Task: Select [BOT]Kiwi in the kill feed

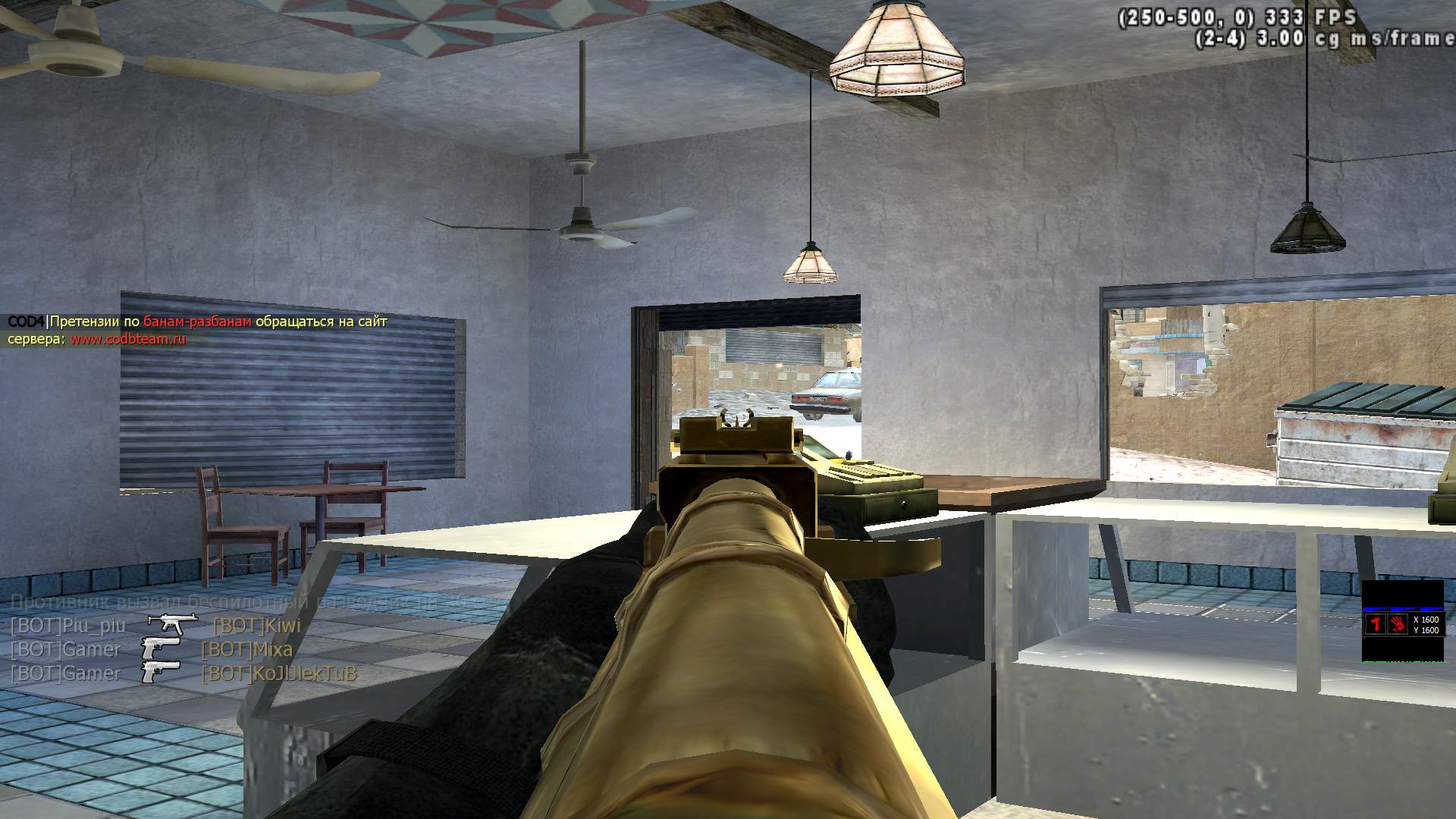Action: [256, 626]
